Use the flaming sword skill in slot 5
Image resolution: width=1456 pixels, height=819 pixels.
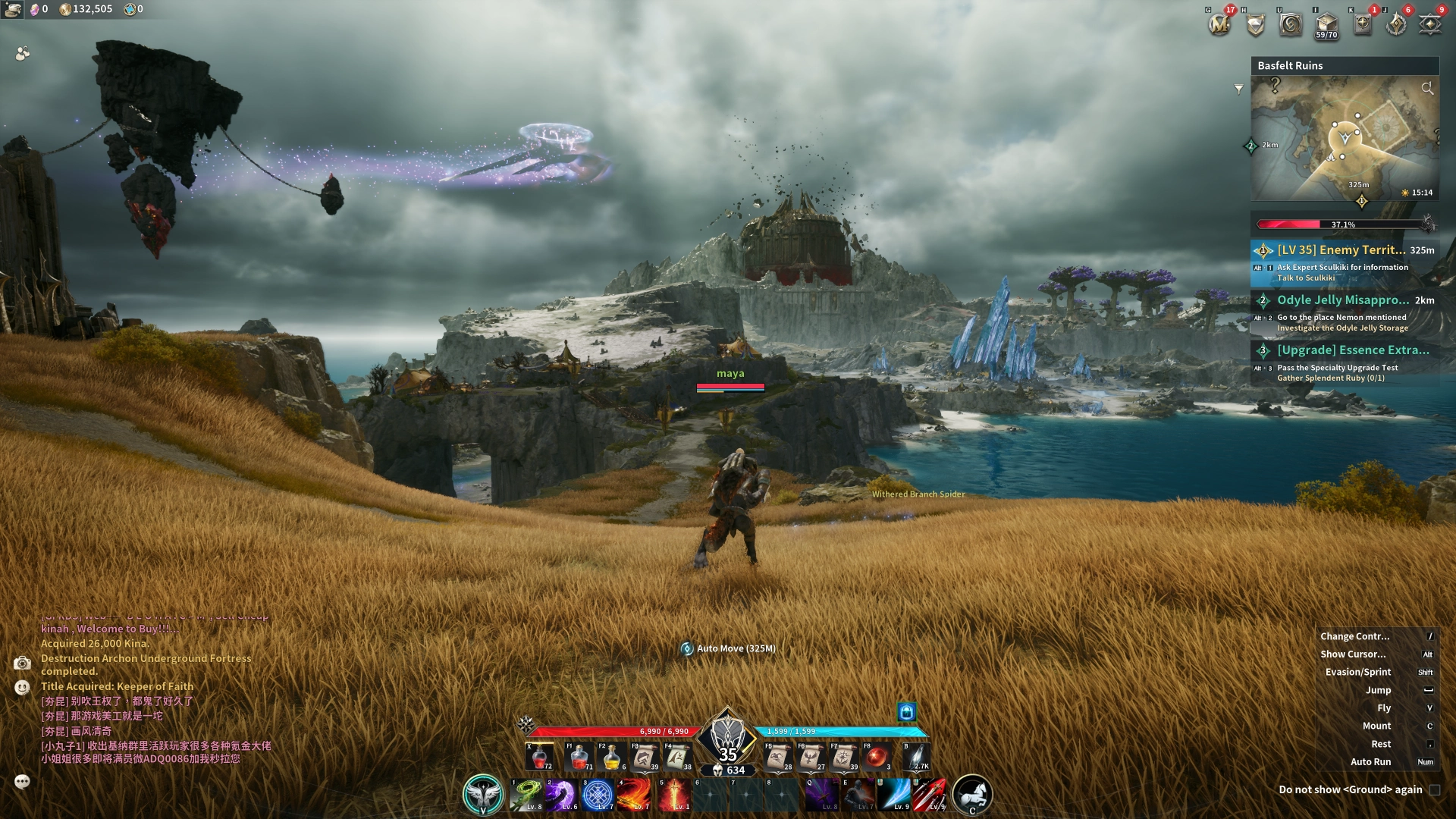click(673, 794)
